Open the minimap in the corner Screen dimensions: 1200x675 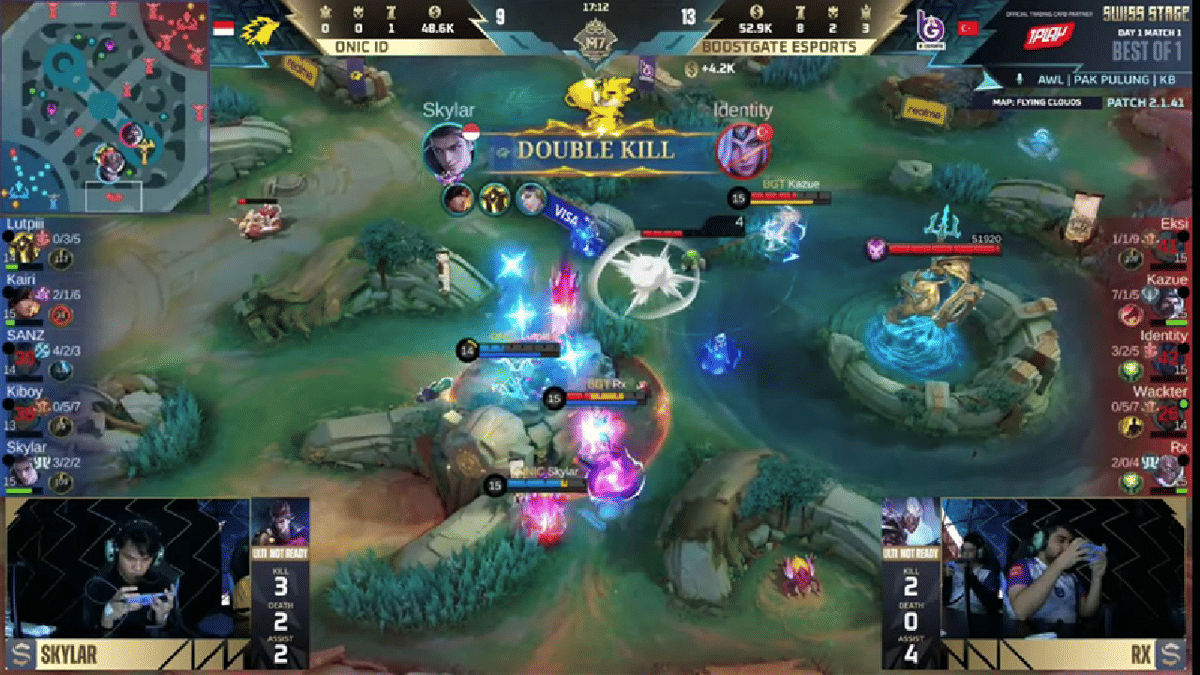click(x=104, y=106)
